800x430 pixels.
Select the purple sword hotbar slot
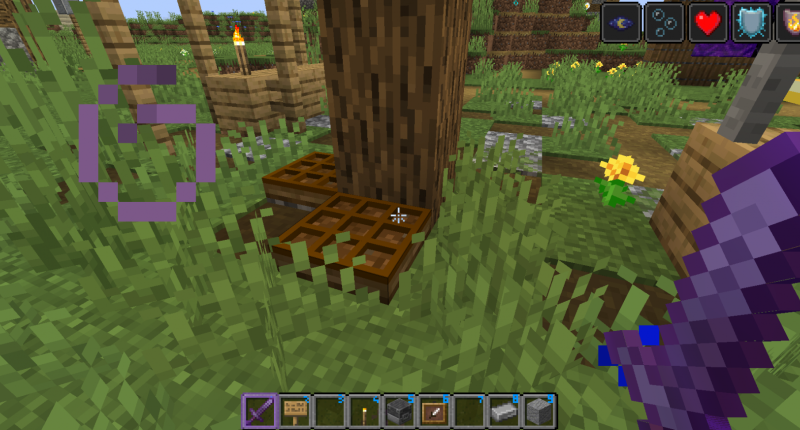pyautogui.click(x=260, y=411)
